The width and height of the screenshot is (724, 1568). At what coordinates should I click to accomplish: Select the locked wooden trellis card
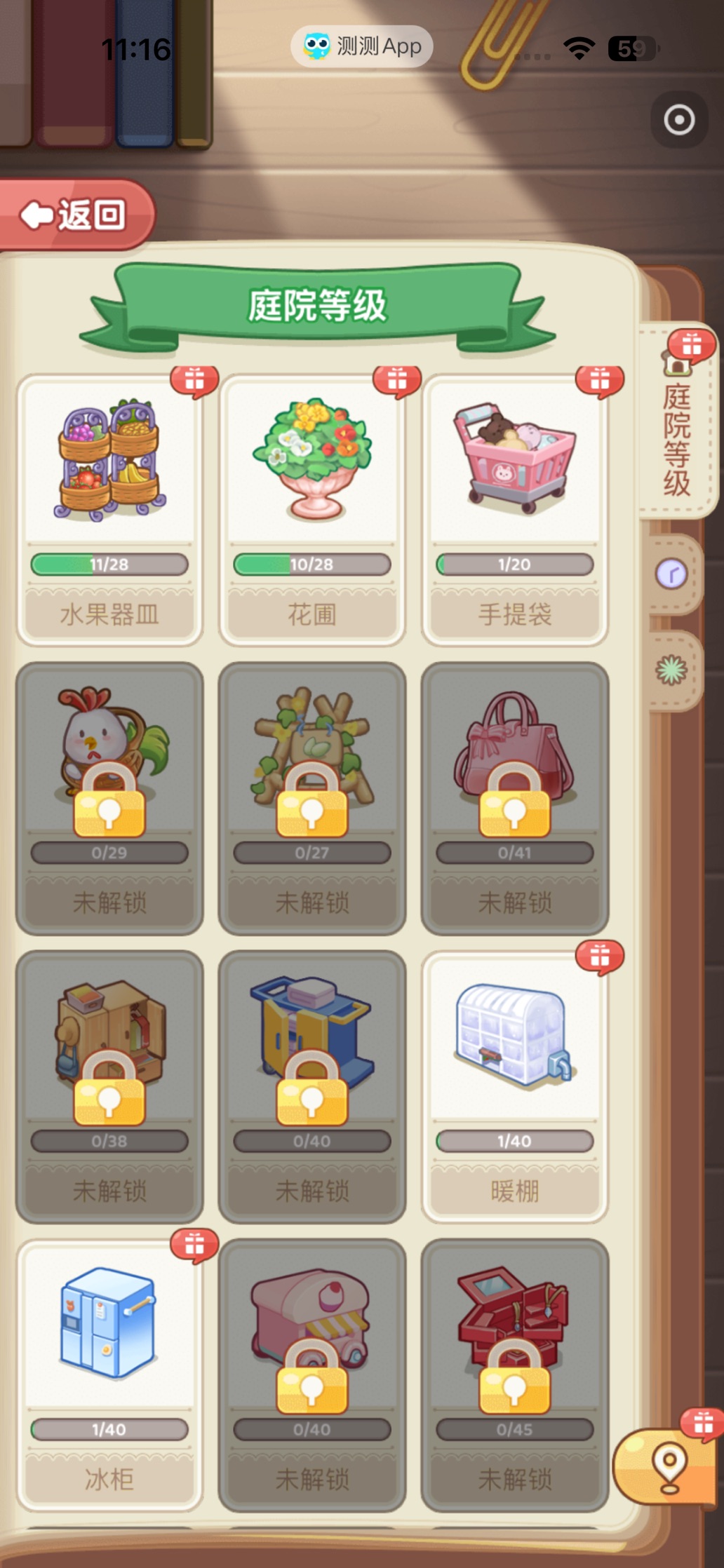tap(312, 797)
